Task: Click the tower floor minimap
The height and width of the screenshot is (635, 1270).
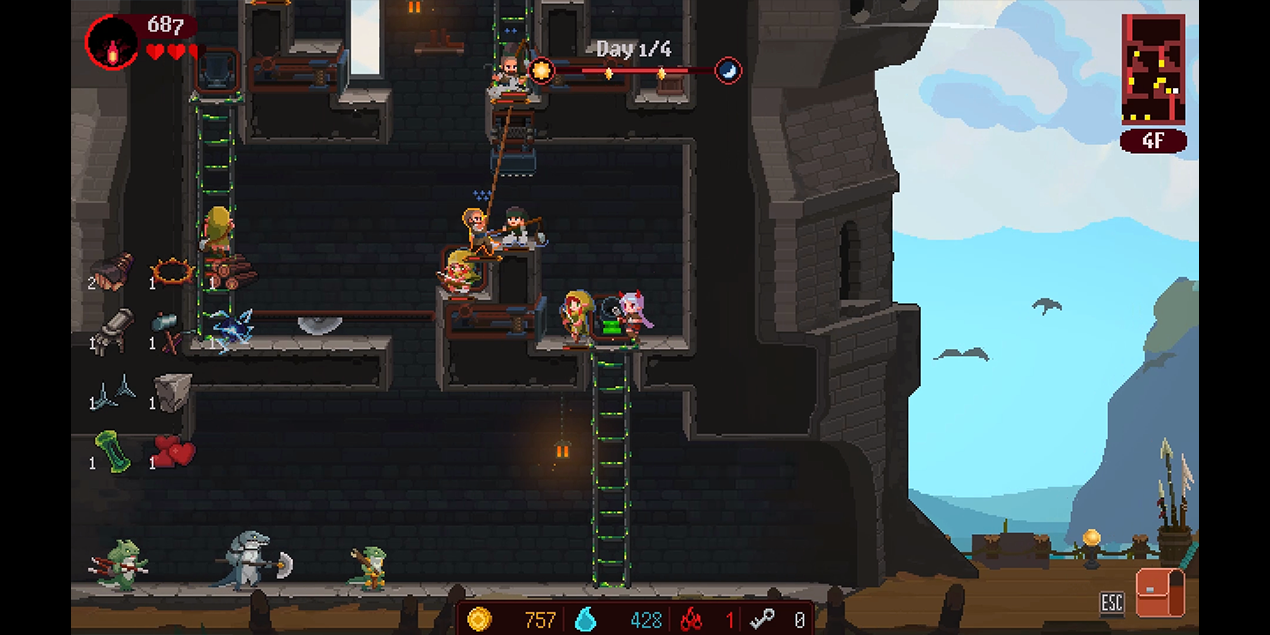Action: (x=1153, y=69)
